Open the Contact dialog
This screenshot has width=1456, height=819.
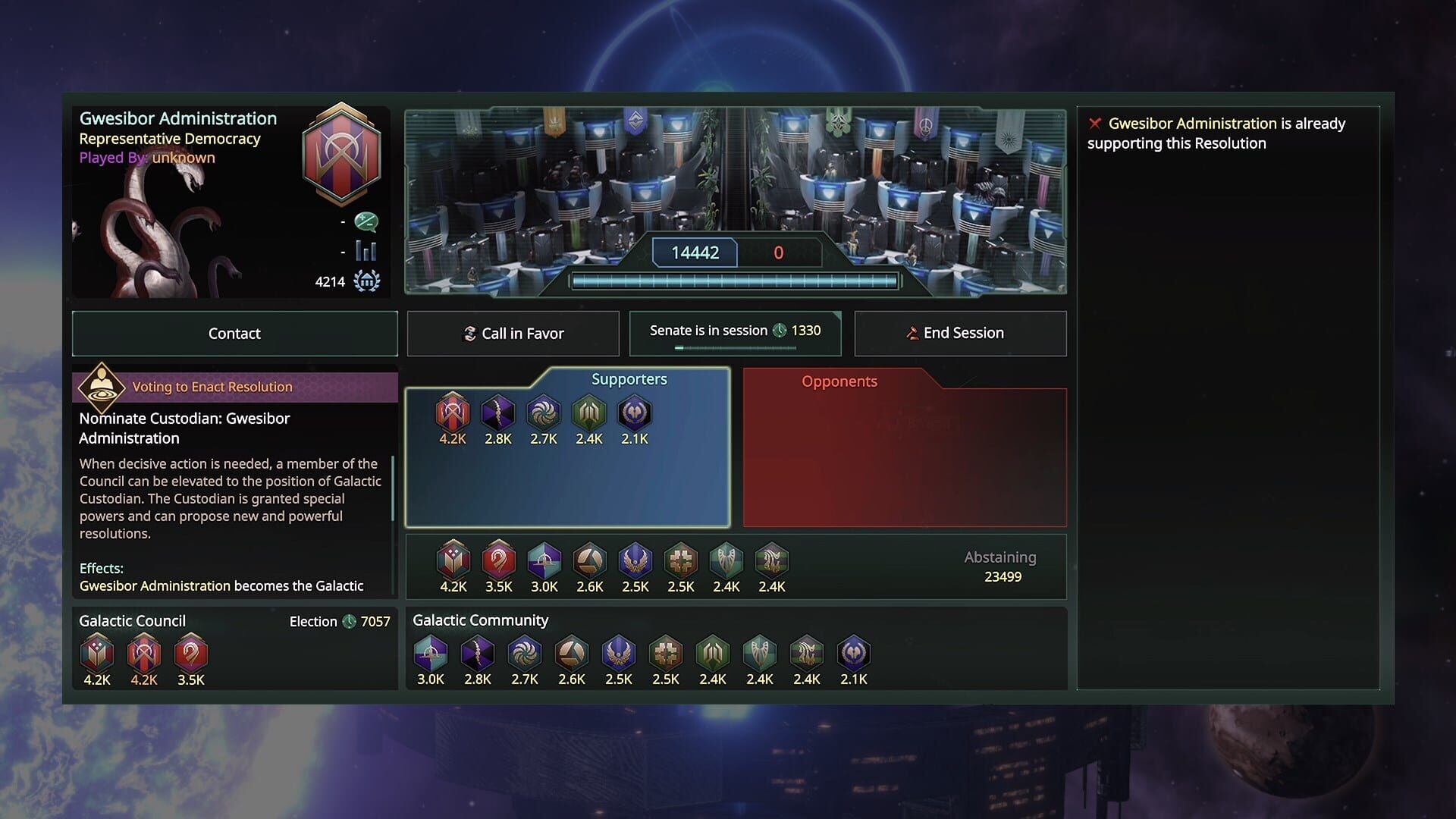pos(234,333)
